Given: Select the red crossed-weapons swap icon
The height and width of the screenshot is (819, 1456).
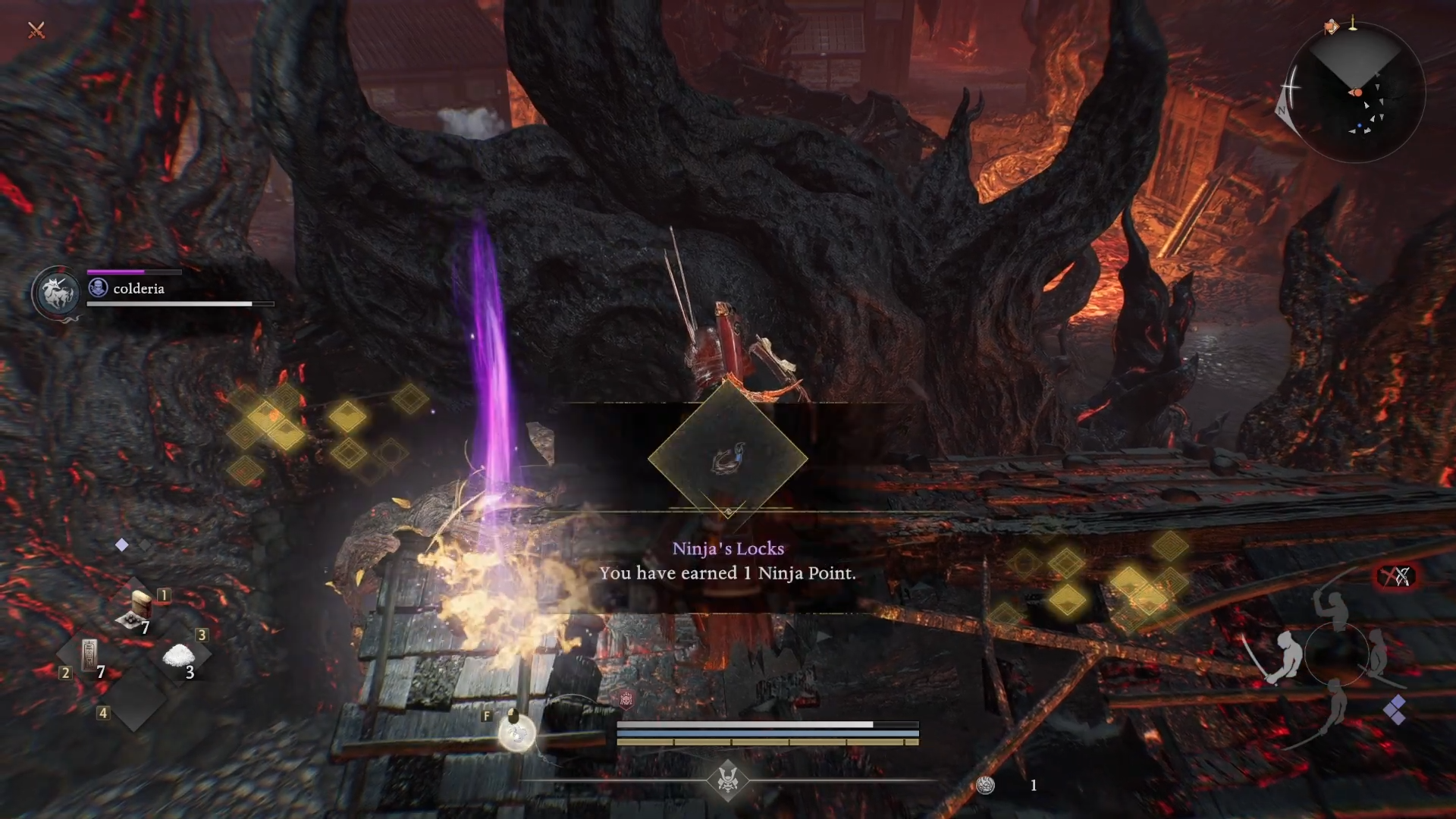Looking at the screenshot, I should pos(1395,577).
